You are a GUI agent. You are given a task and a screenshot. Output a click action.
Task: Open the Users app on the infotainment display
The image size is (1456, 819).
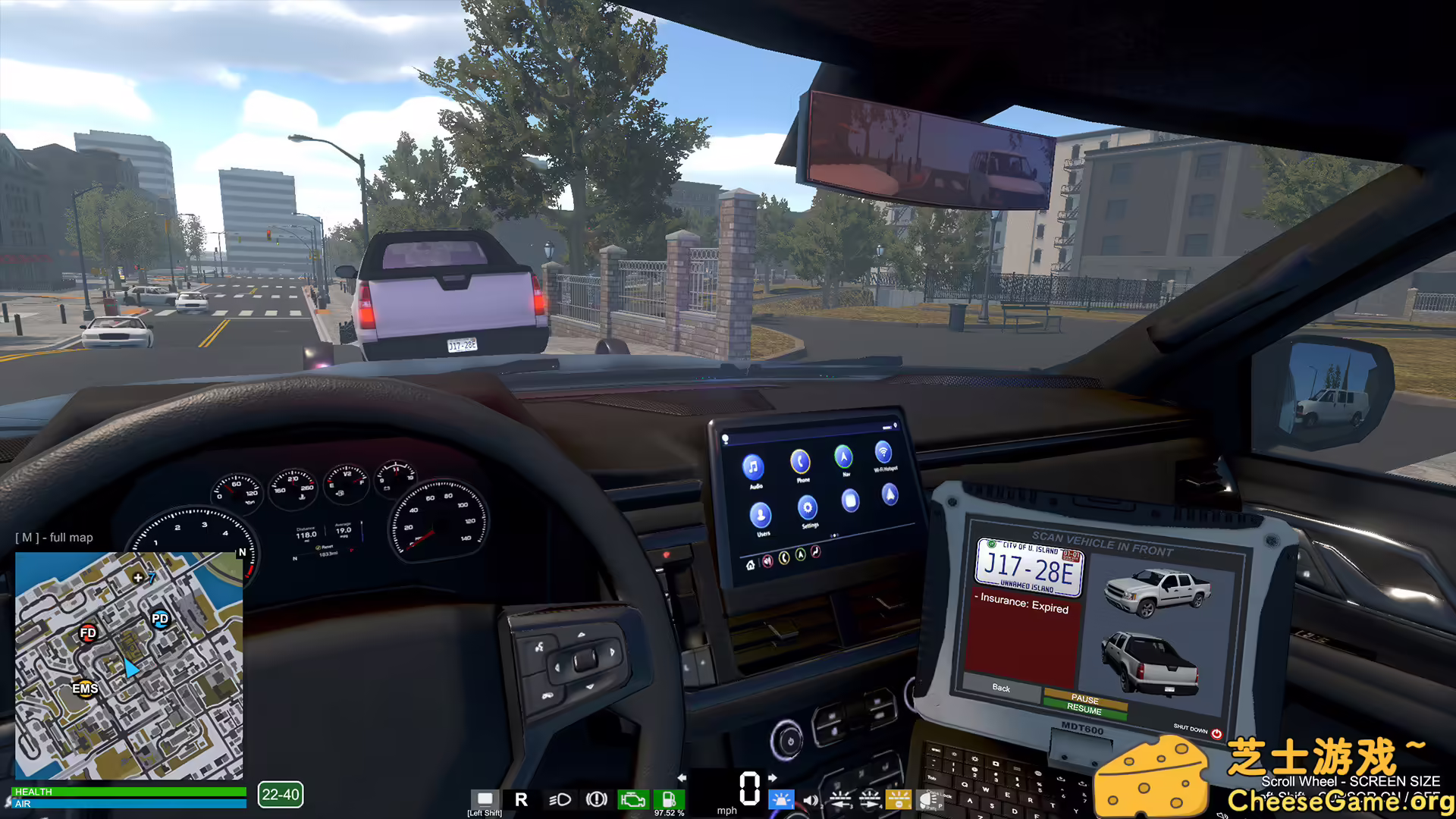[761, 516]
